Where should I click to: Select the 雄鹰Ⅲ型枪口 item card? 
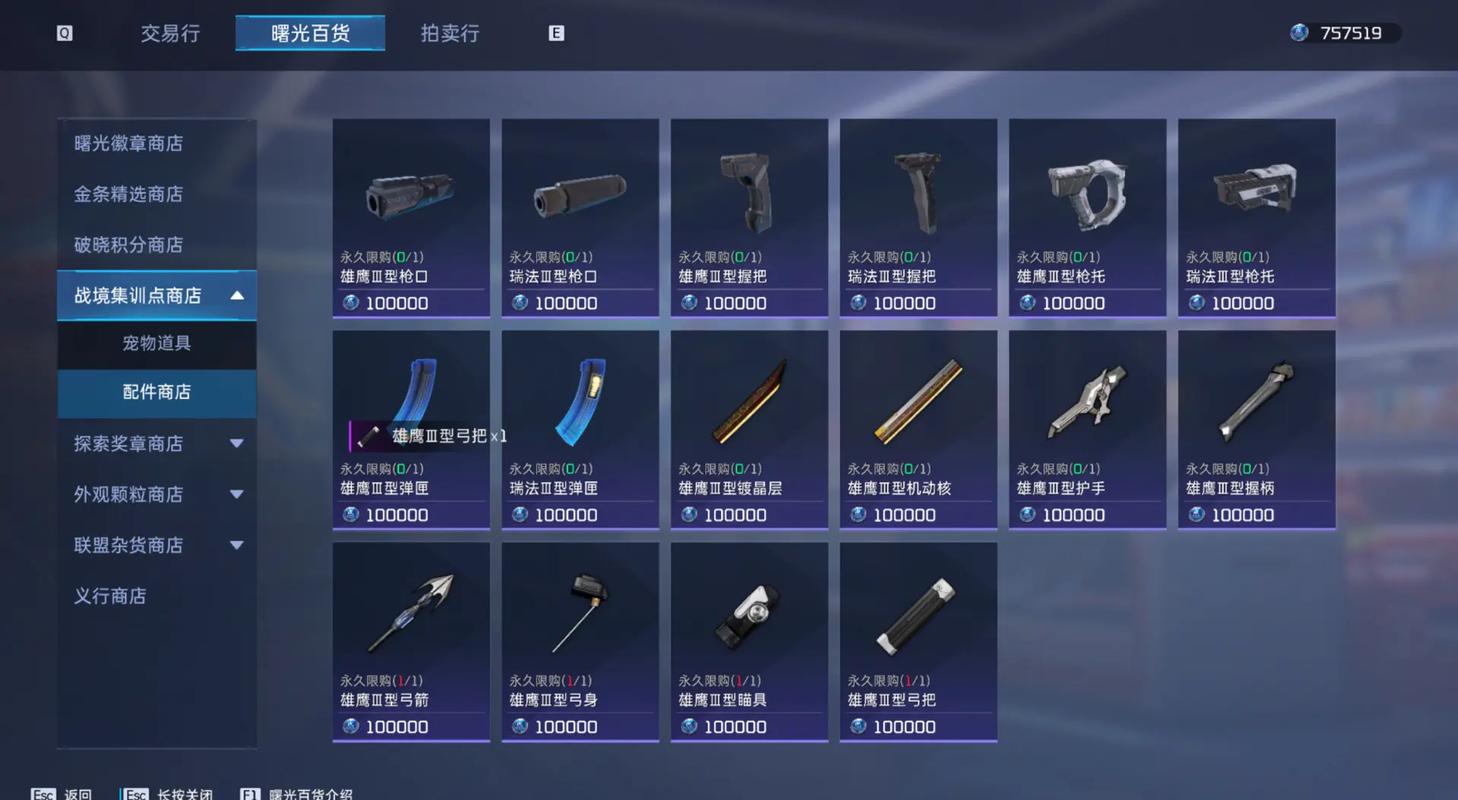click(x=411, y=217)
